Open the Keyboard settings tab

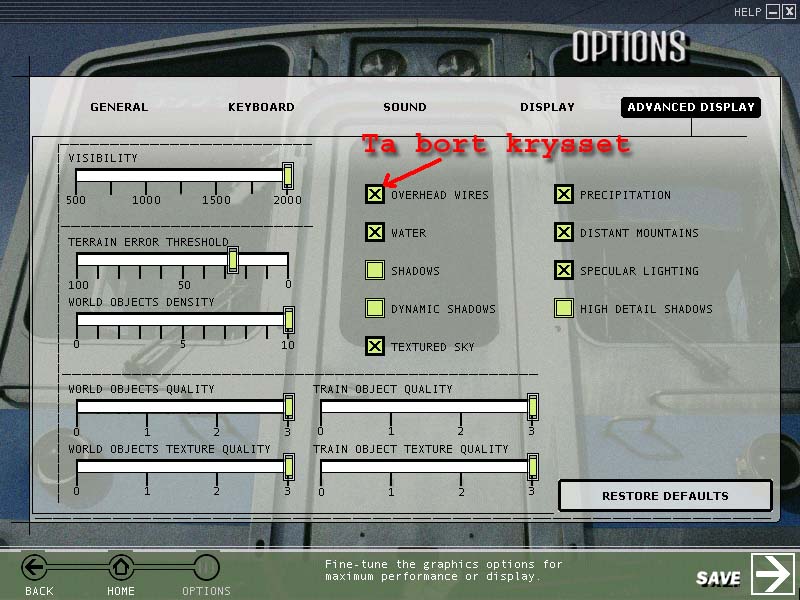tap(261, 107)
